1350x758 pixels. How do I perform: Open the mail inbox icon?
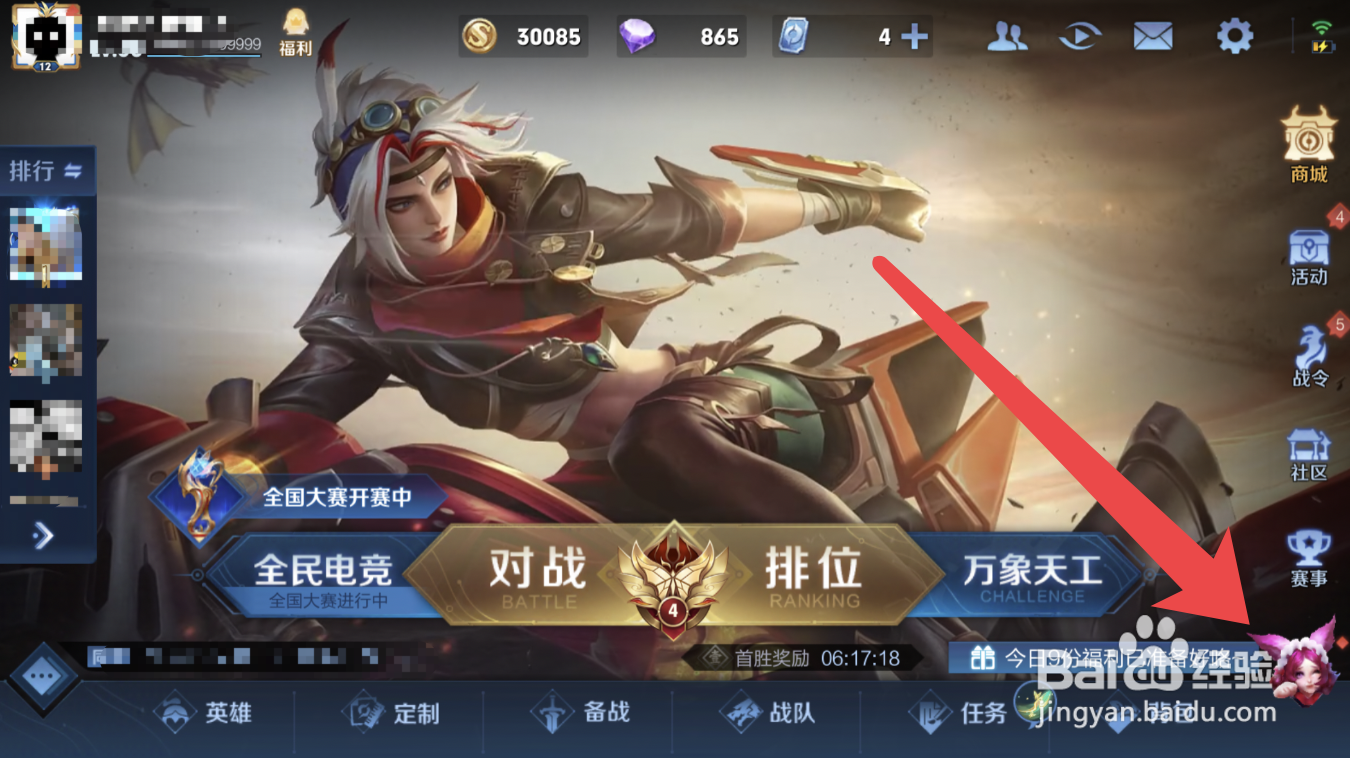[x=1152, y=35]
